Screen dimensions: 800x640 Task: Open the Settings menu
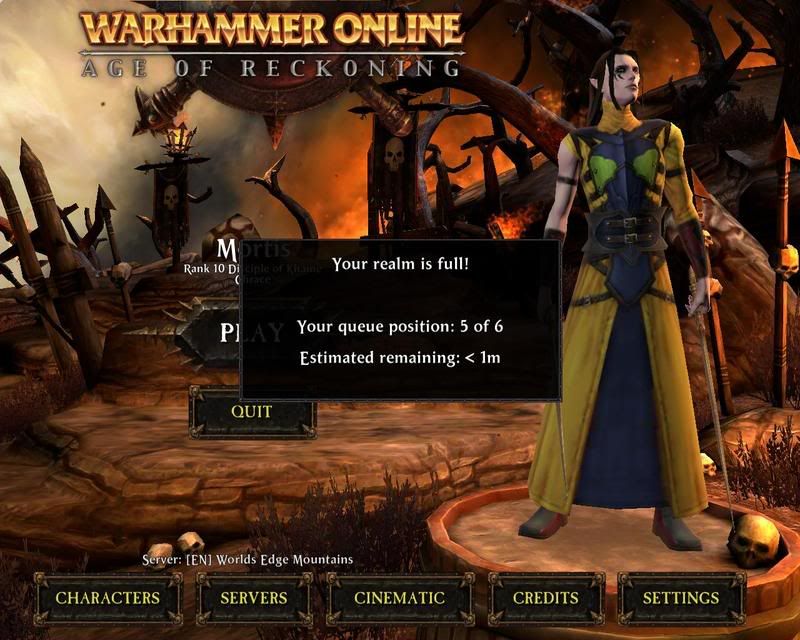680,598
